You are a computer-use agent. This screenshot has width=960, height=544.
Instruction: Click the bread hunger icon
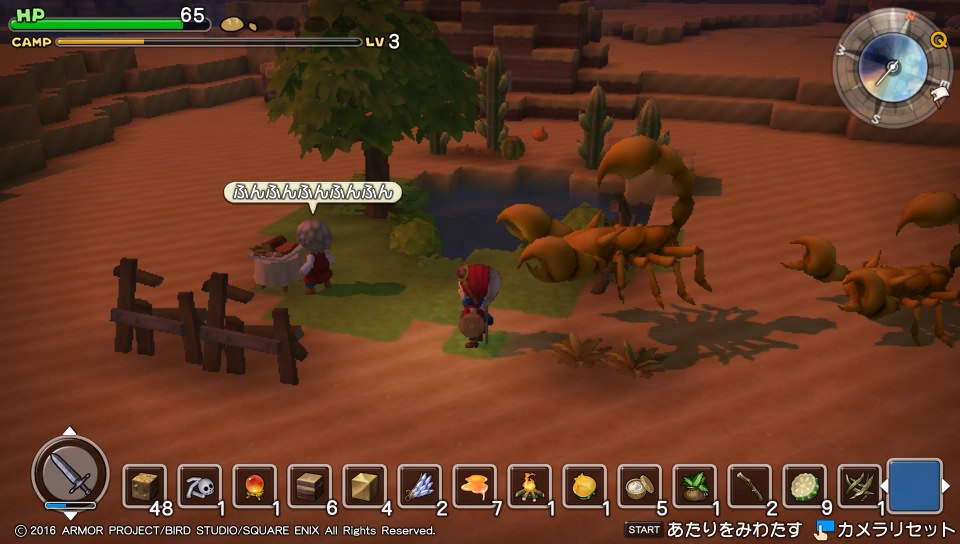(233, 23)
